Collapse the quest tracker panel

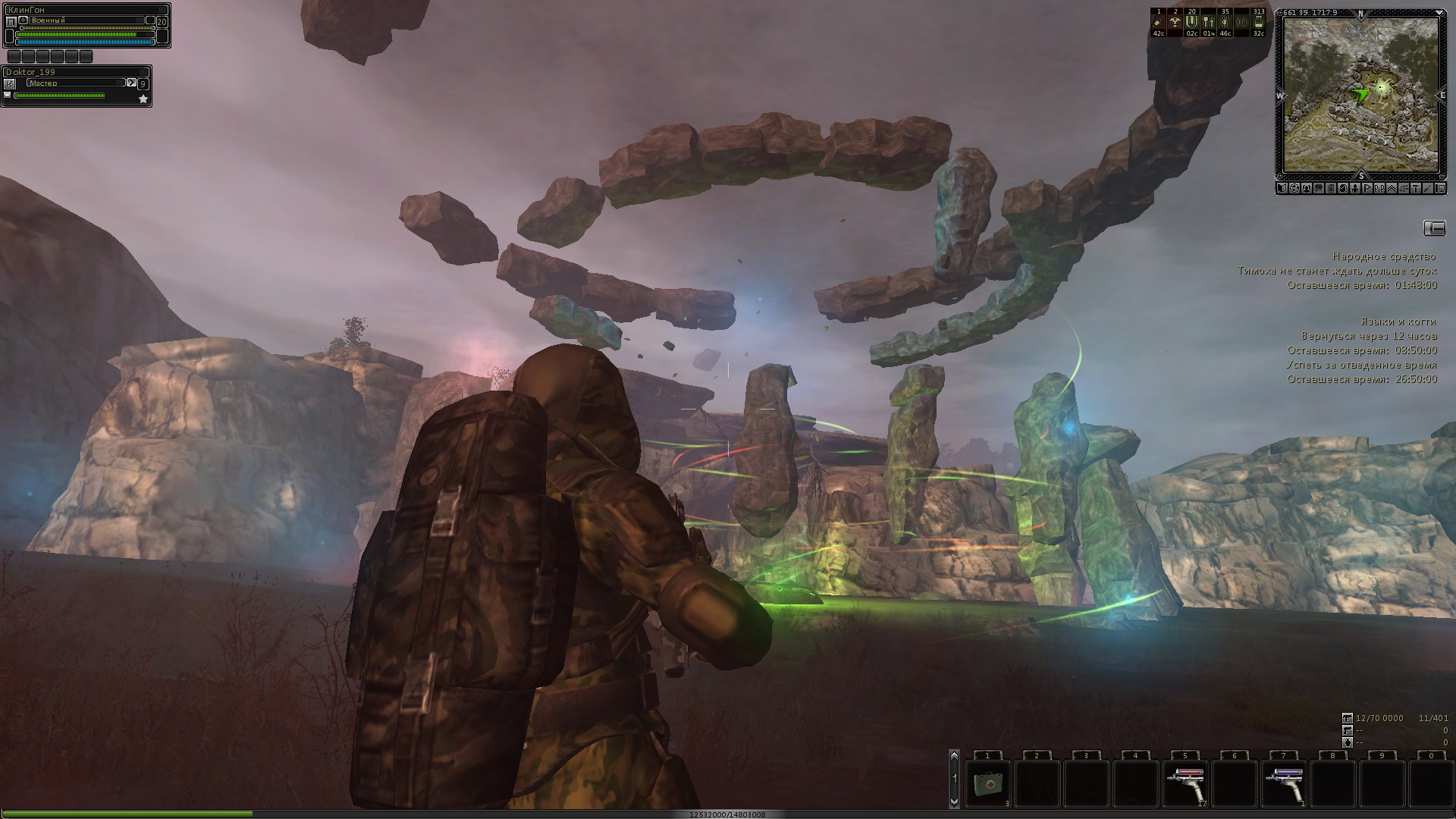pos(1434,227)
